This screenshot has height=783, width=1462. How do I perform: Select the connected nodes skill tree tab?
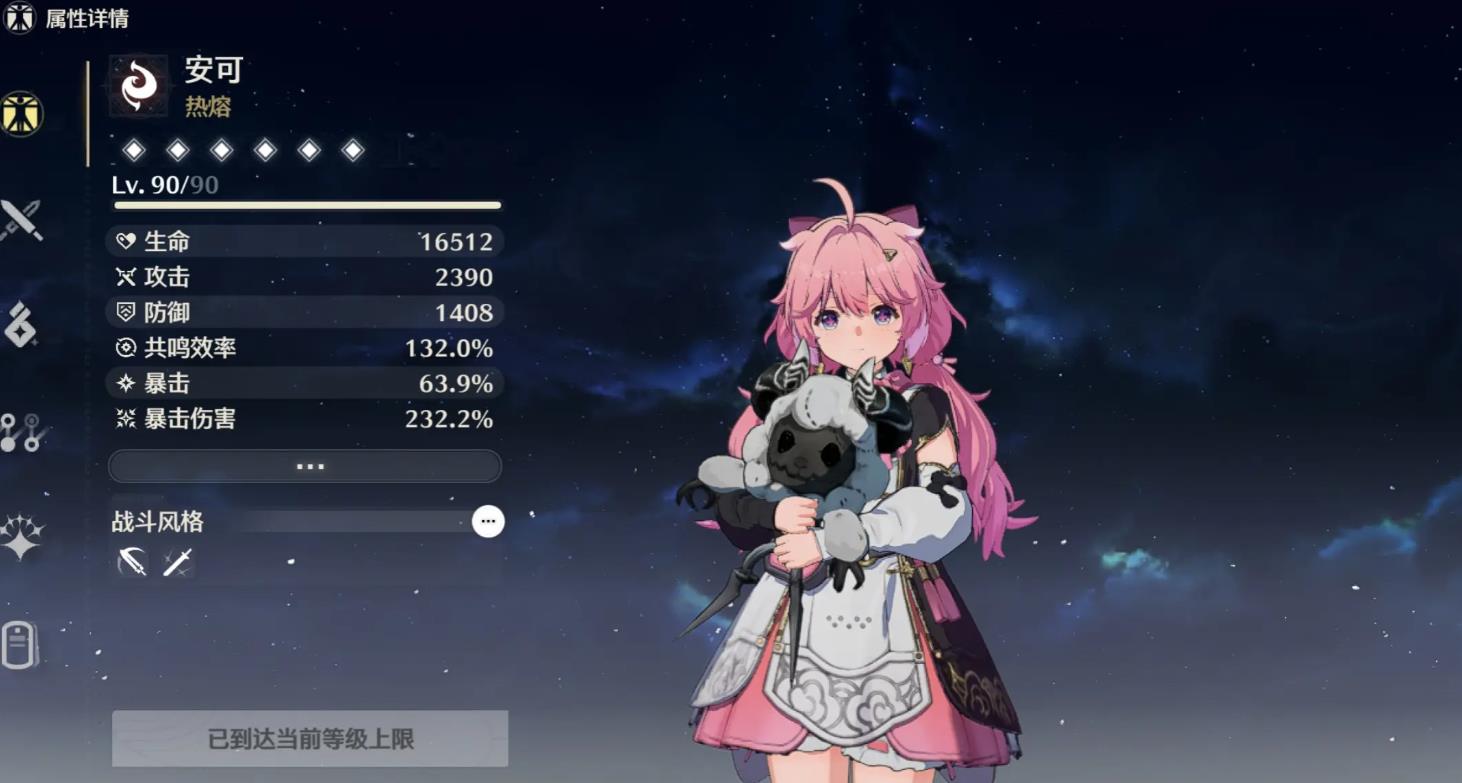pyautogui.click(x=21, y=432)
